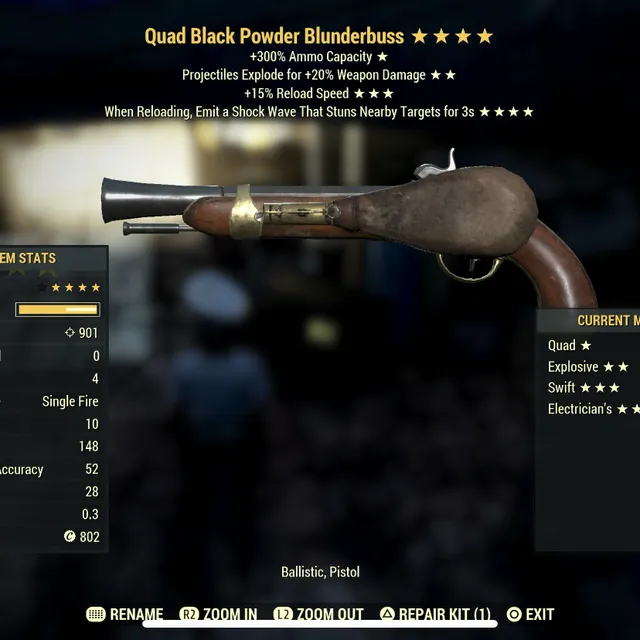
Task: Select ZOOM IN on the weapon
Action: pyautogui.click(x=219, y=614)
